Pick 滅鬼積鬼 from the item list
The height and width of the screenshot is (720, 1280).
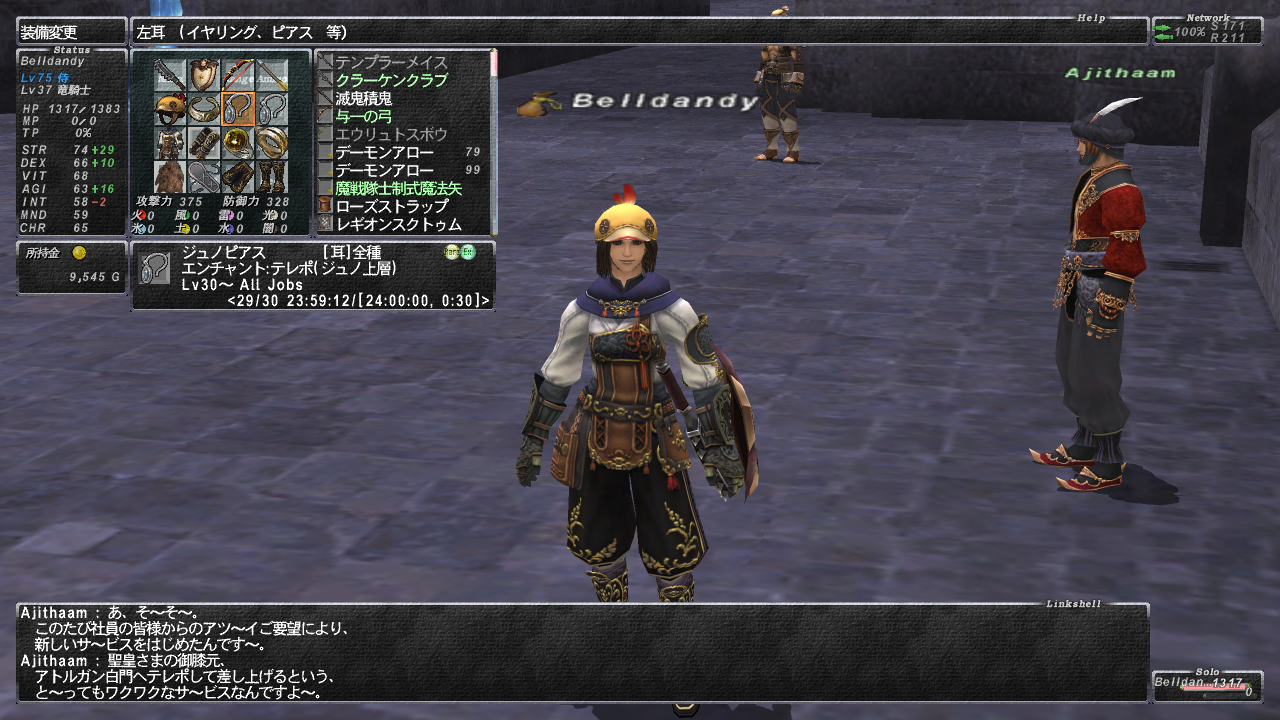[364, 99]
